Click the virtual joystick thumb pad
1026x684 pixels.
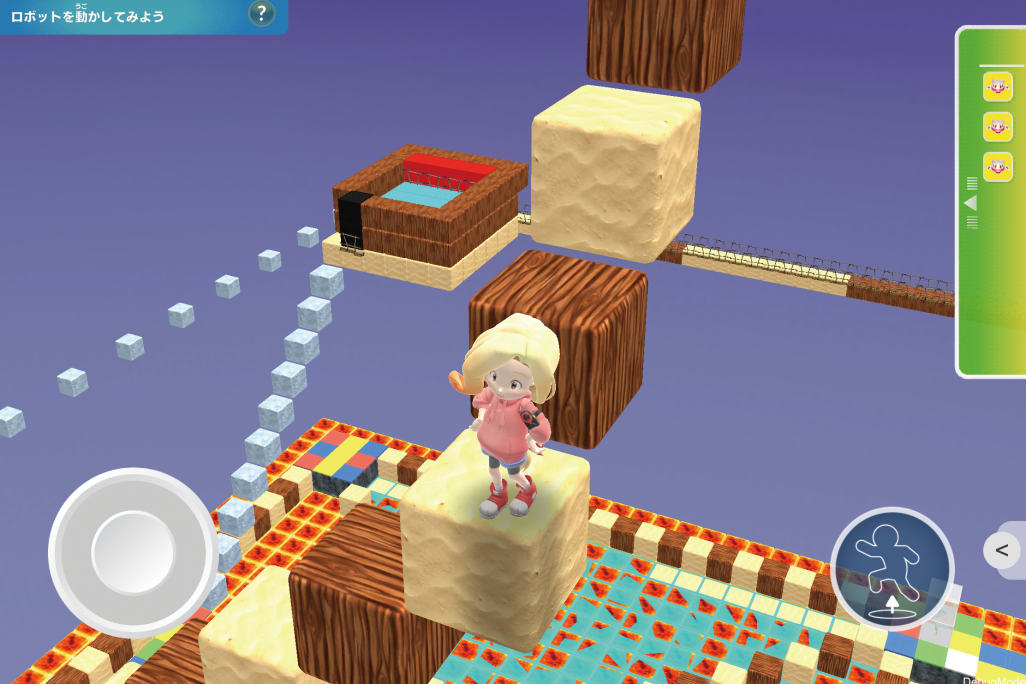click(x=133, y=551)
